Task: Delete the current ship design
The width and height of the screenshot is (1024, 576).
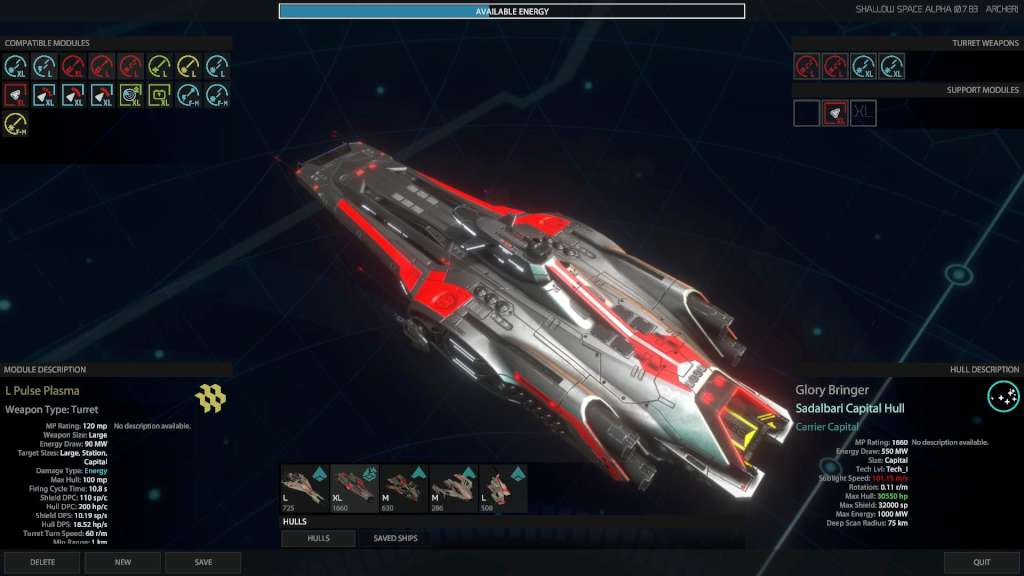Action: point(42,562)
